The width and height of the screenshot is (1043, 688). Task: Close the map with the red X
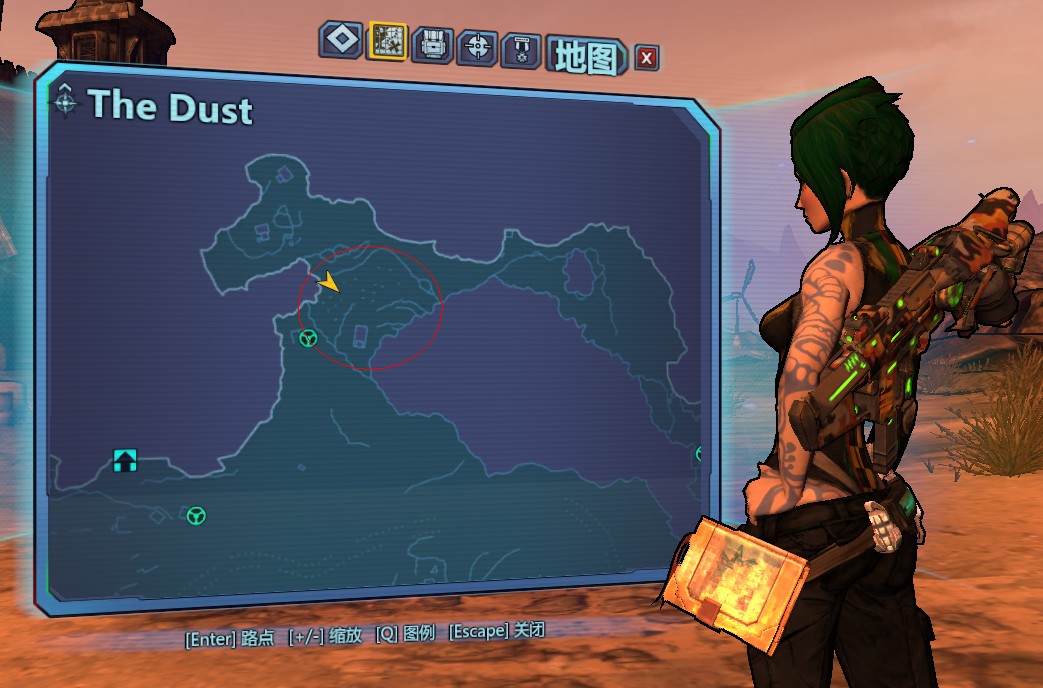[x=647, y=58]
